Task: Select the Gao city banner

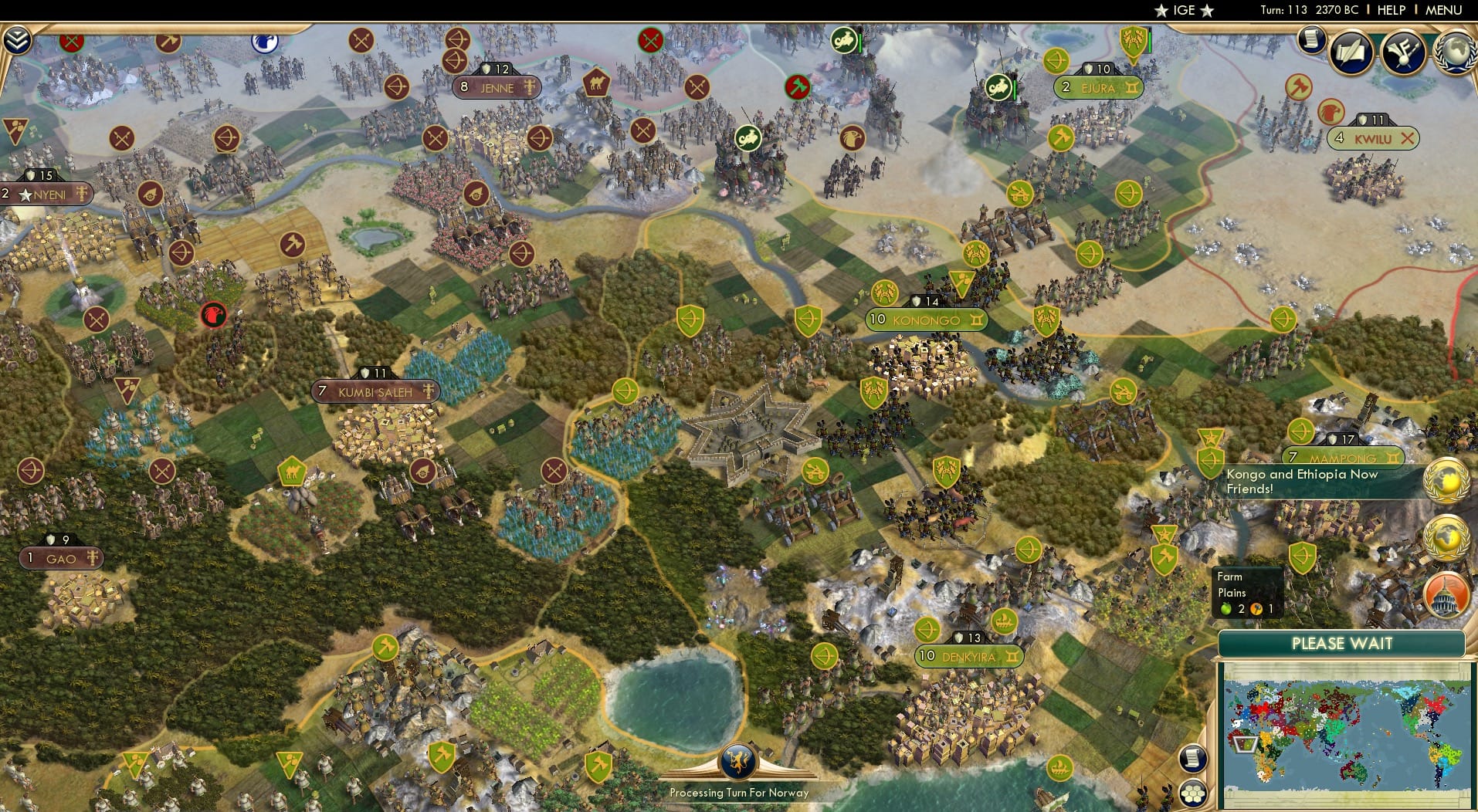Action: coord(62,558)
